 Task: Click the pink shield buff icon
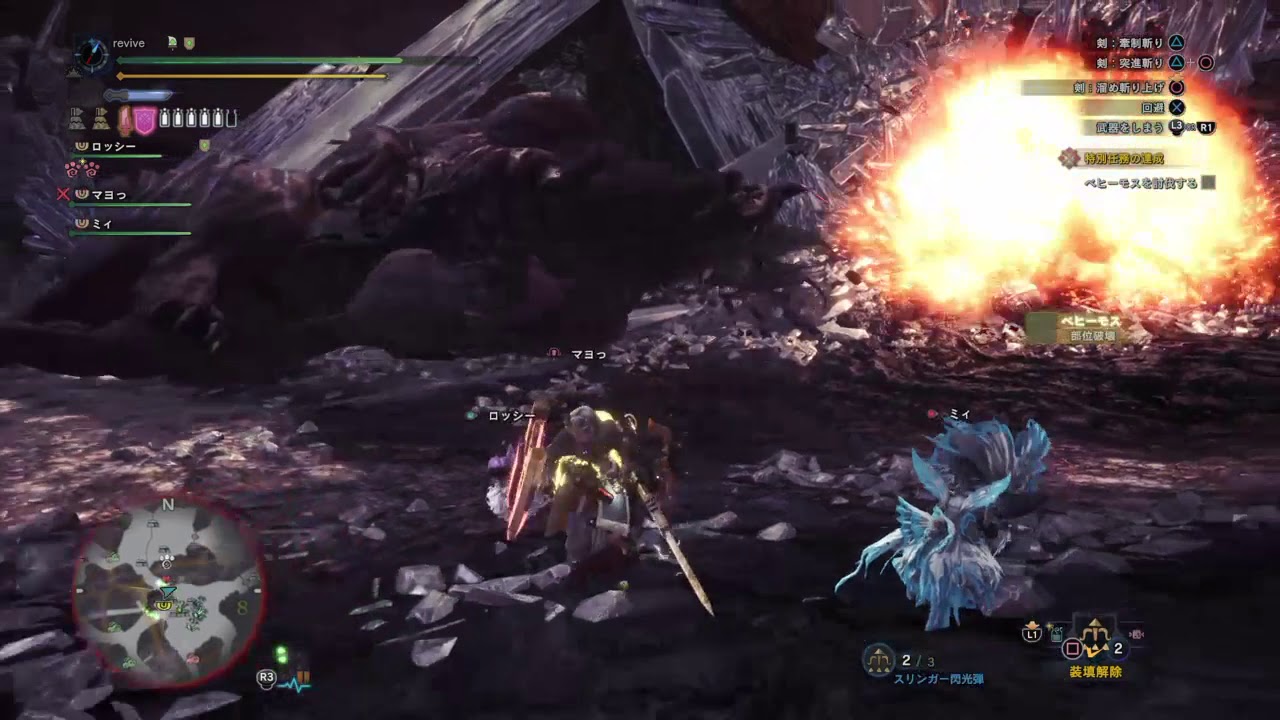coord(145,120)
